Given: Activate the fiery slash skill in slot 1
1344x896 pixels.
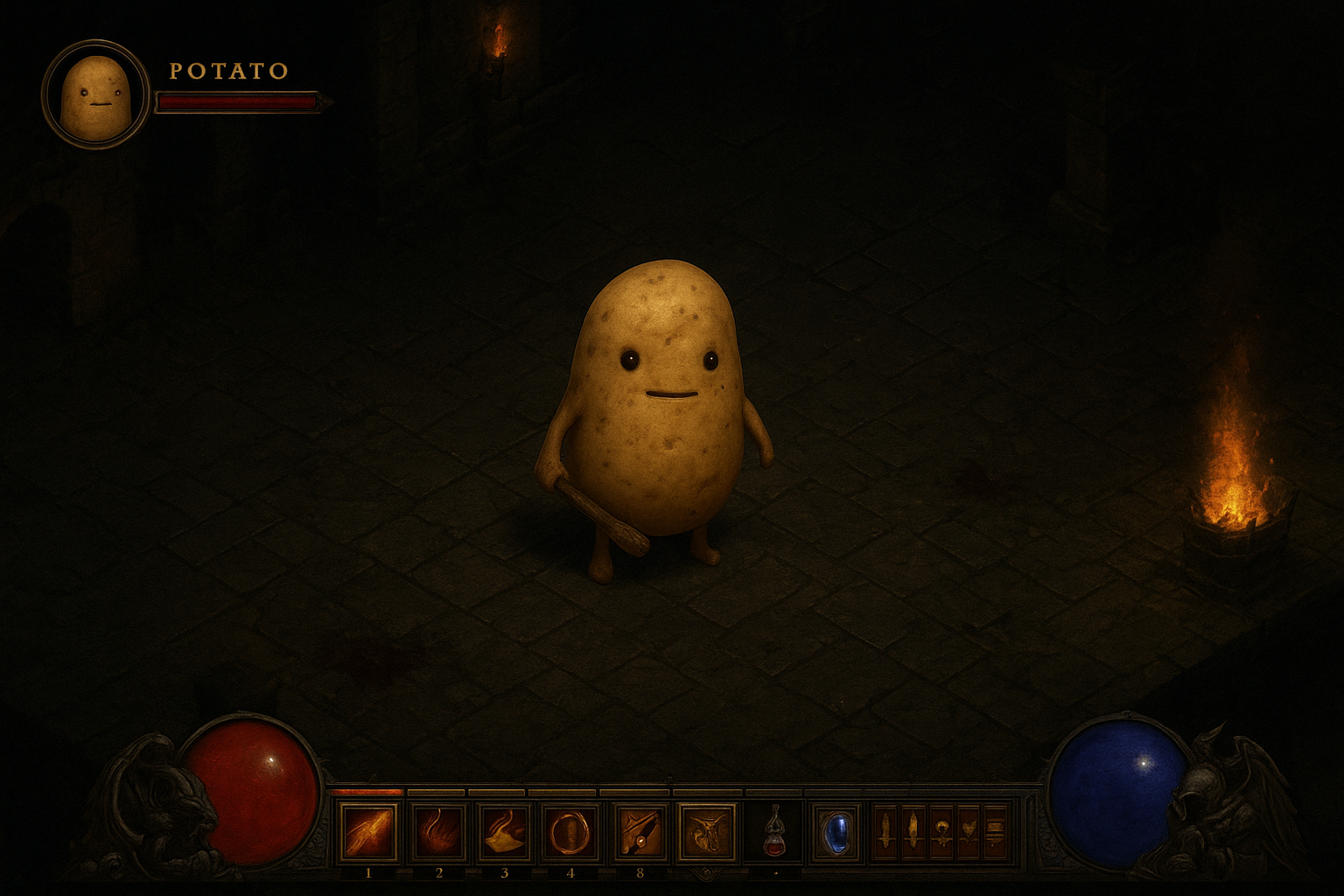Looking at the screenshot, I should (x=368, y=832).
